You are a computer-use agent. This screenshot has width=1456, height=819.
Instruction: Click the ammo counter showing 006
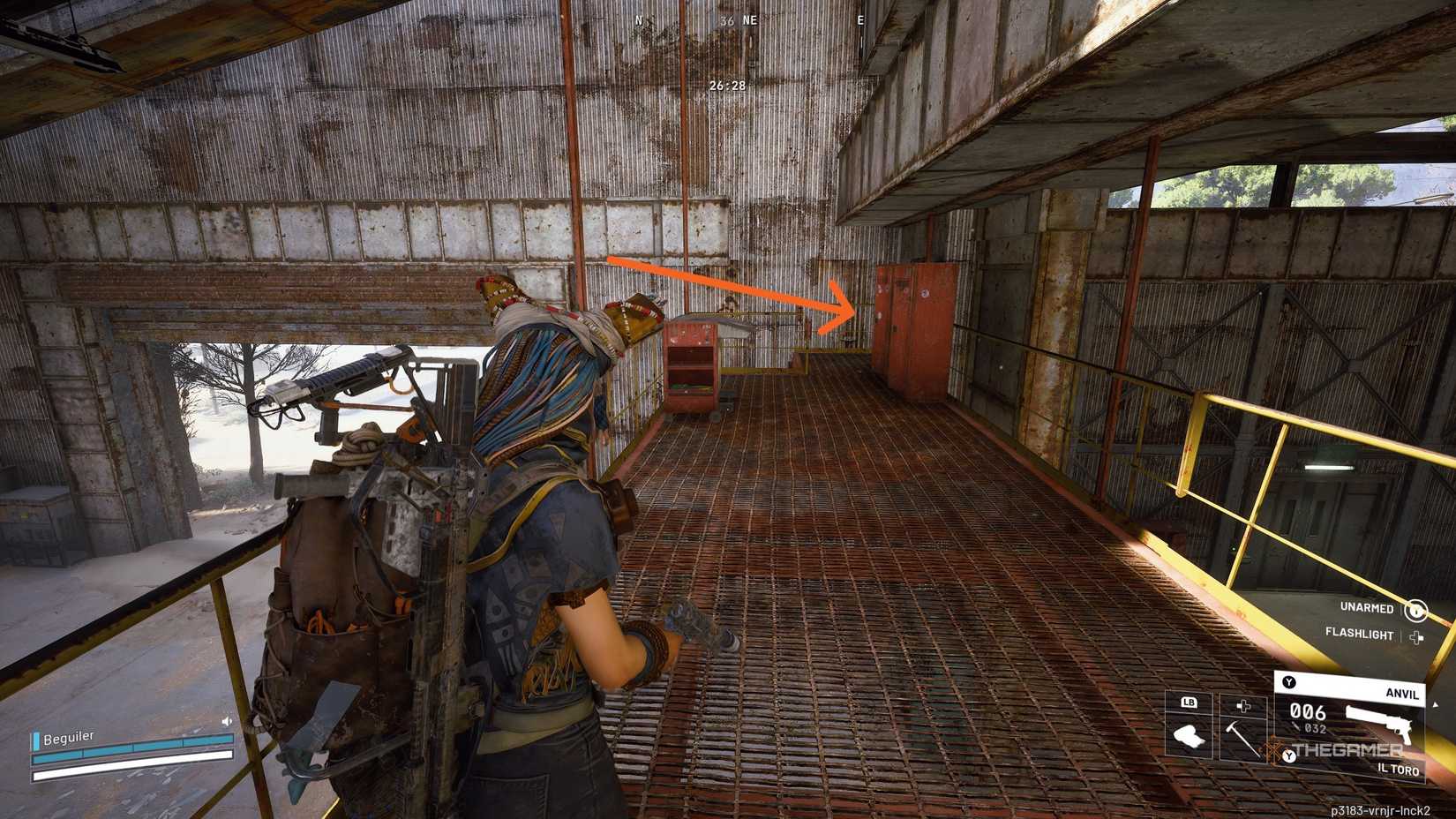tap(1308, 711)
